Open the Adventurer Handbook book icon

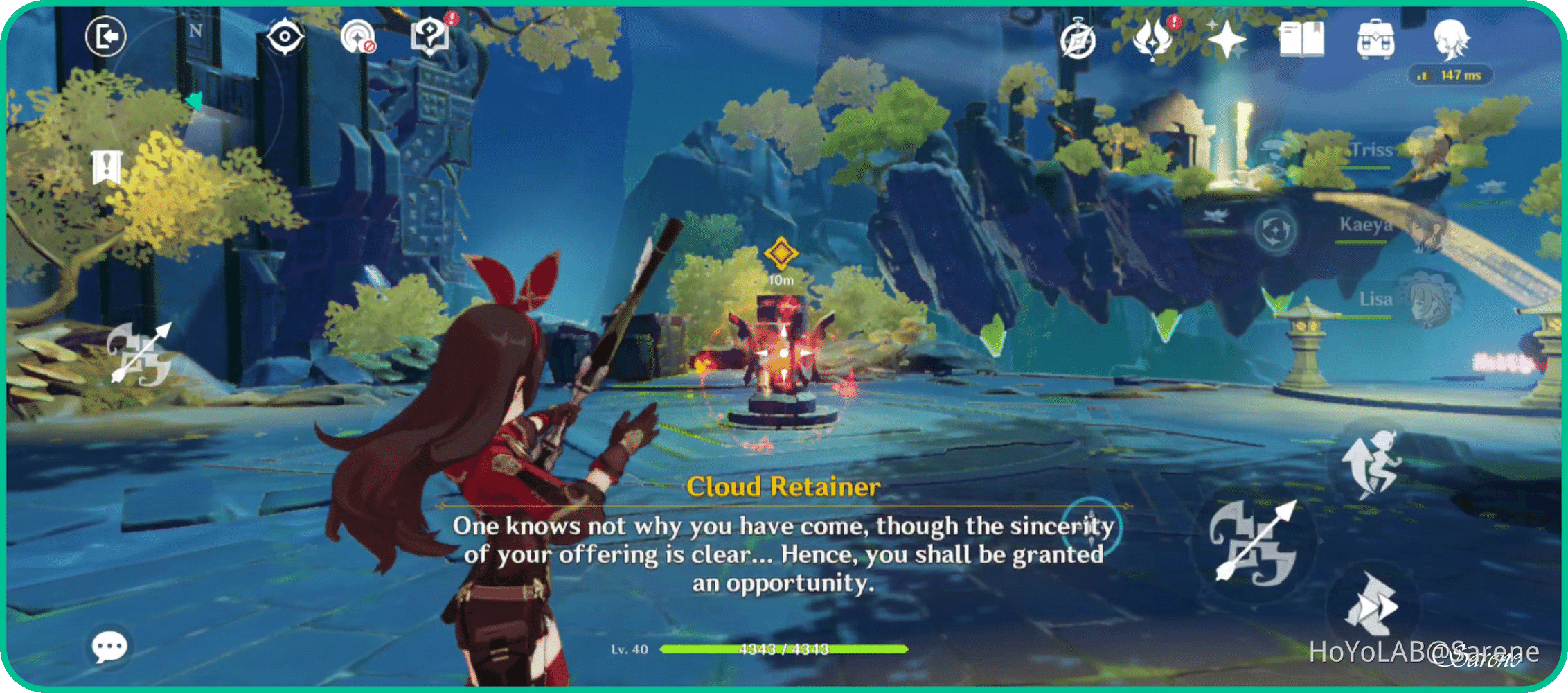click(x=1303, y=40)
